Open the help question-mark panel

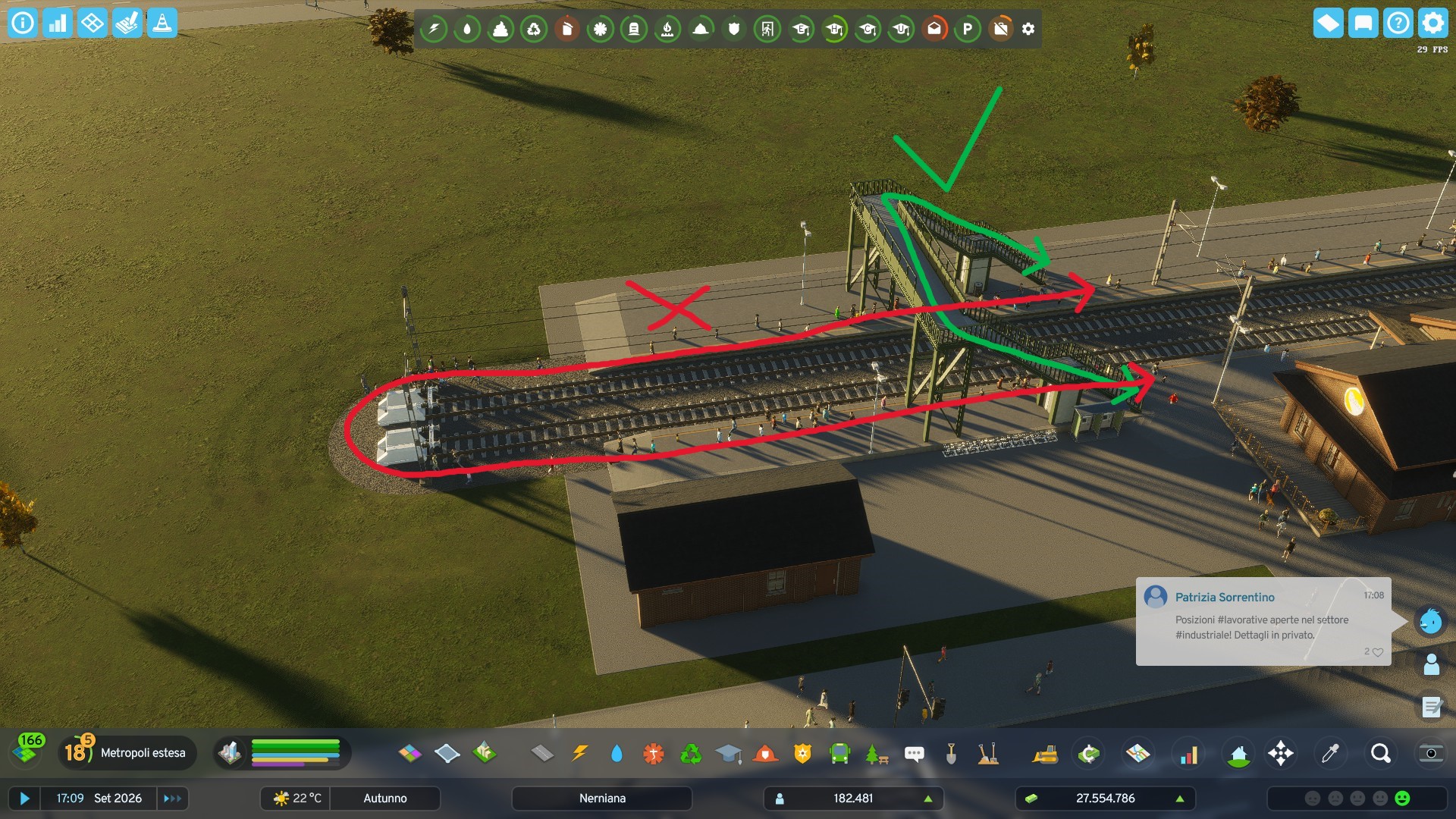click(x=1398, y=23)
